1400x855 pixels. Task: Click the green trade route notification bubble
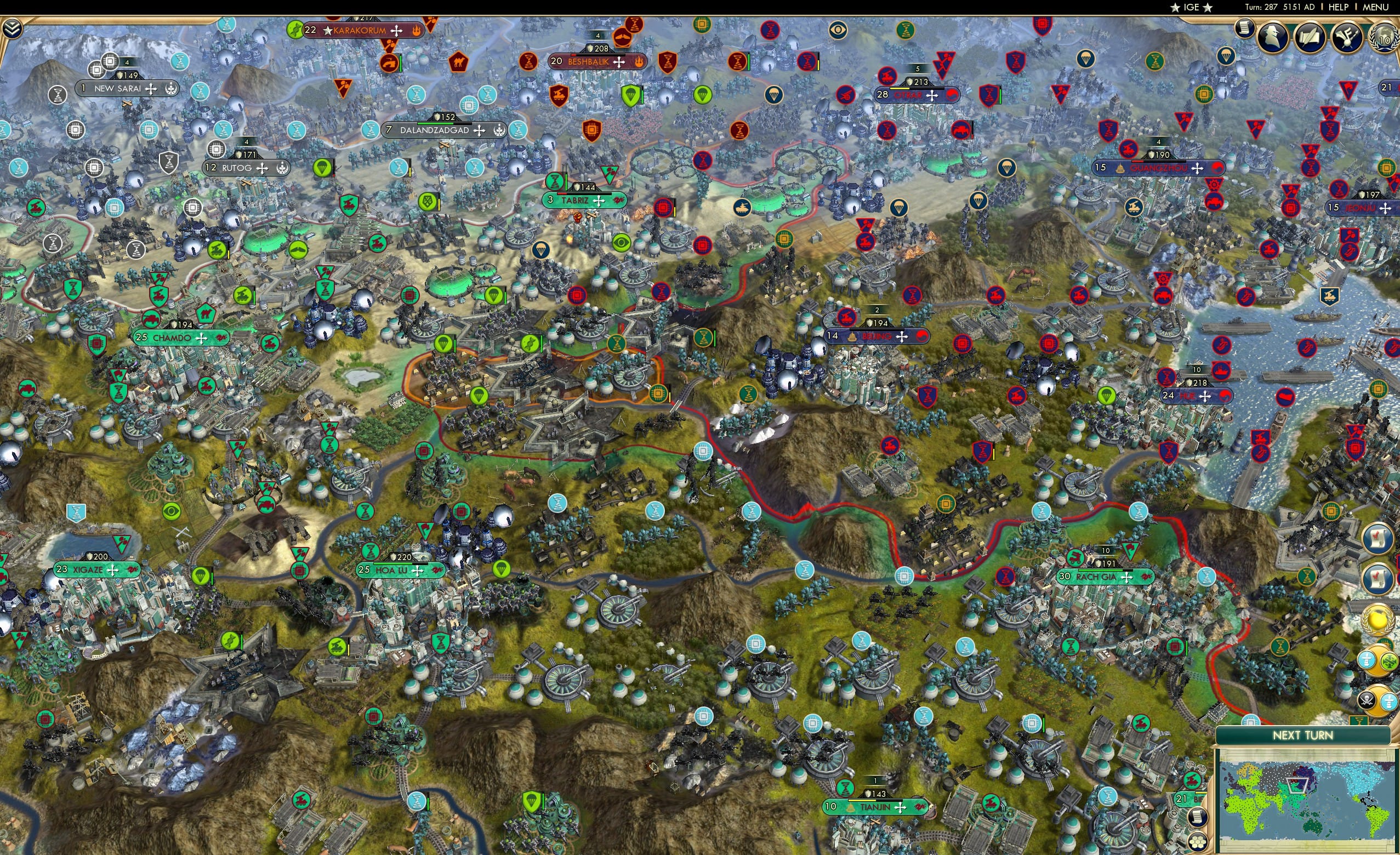pyautogui.click(x=1389, y=662)
